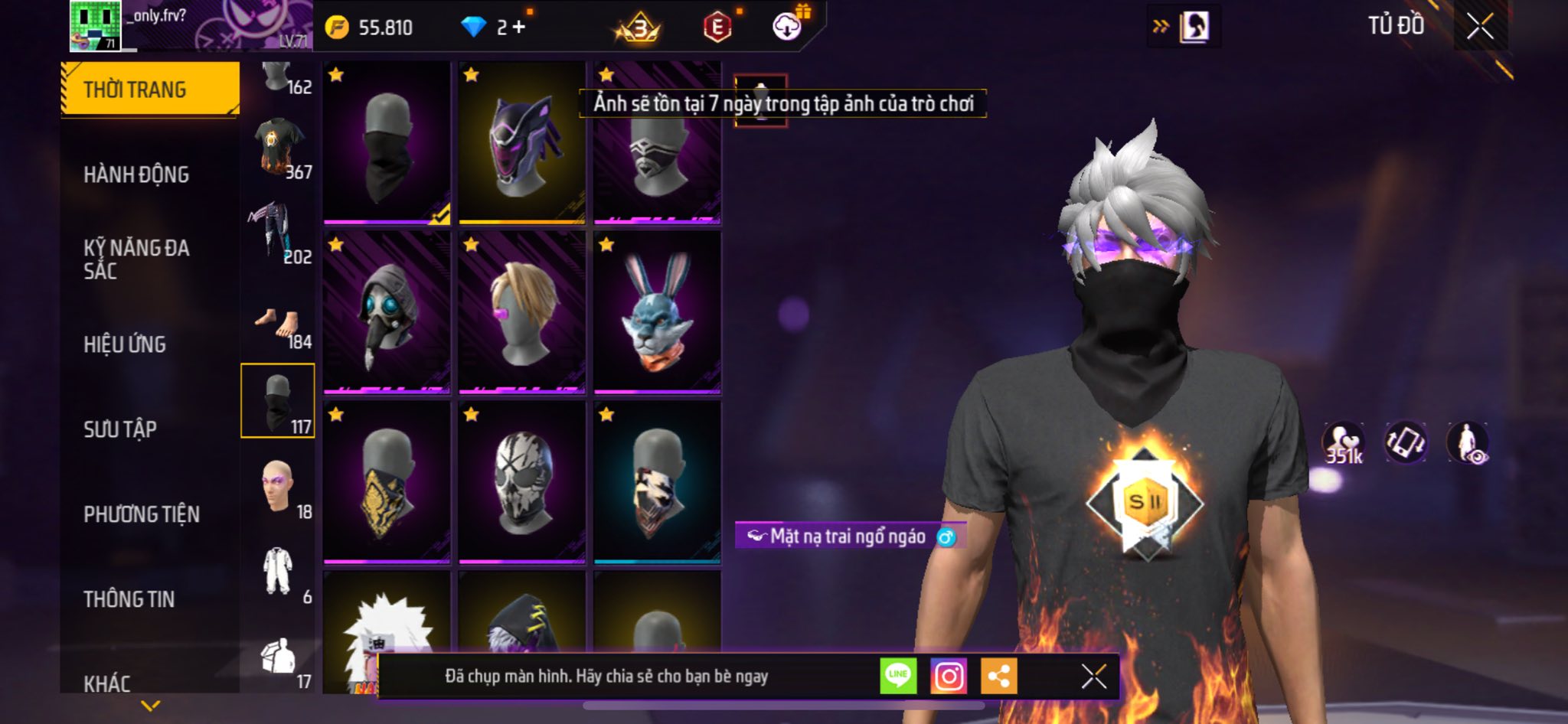The image size is (1568, 724).
Task: Close the Tủ Đồ wardrobe screen
Action: (1480, 26)
